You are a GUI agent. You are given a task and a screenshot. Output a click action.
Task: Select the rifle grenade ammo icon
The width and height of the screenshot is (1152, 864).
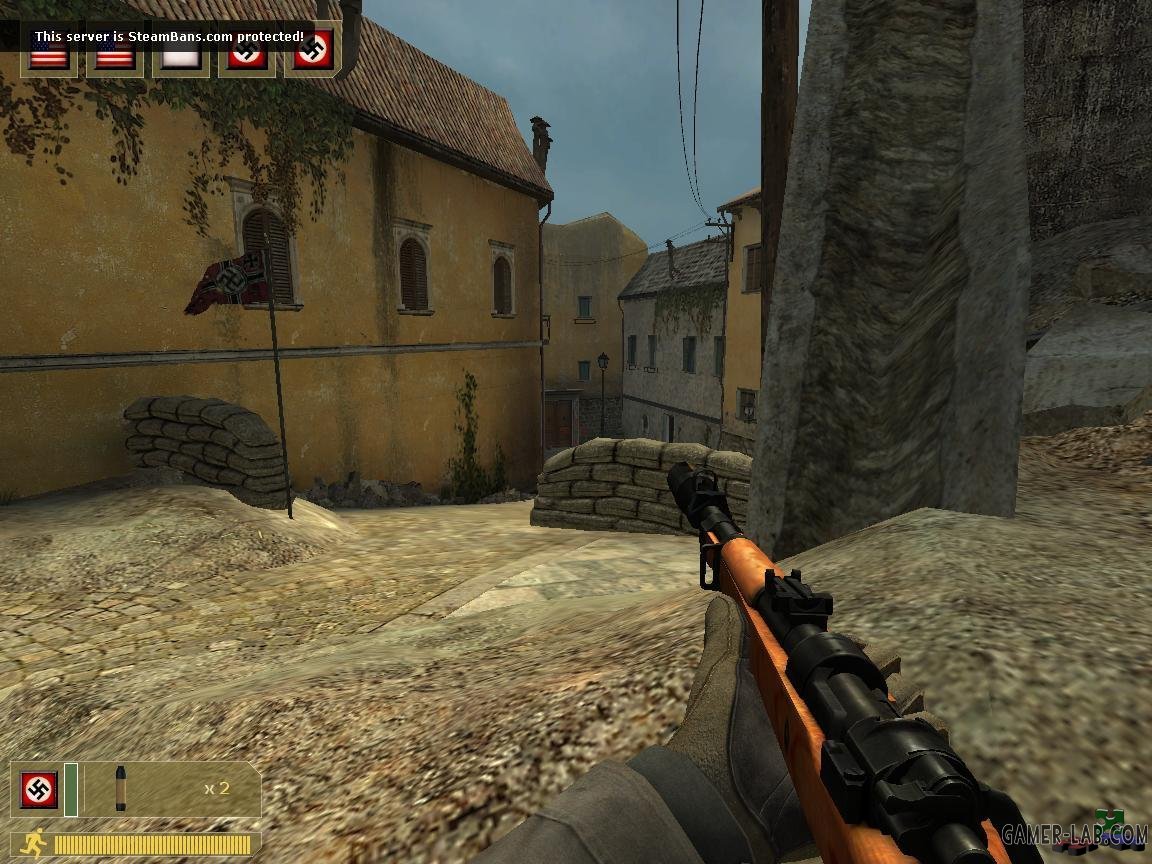(121, 789)
